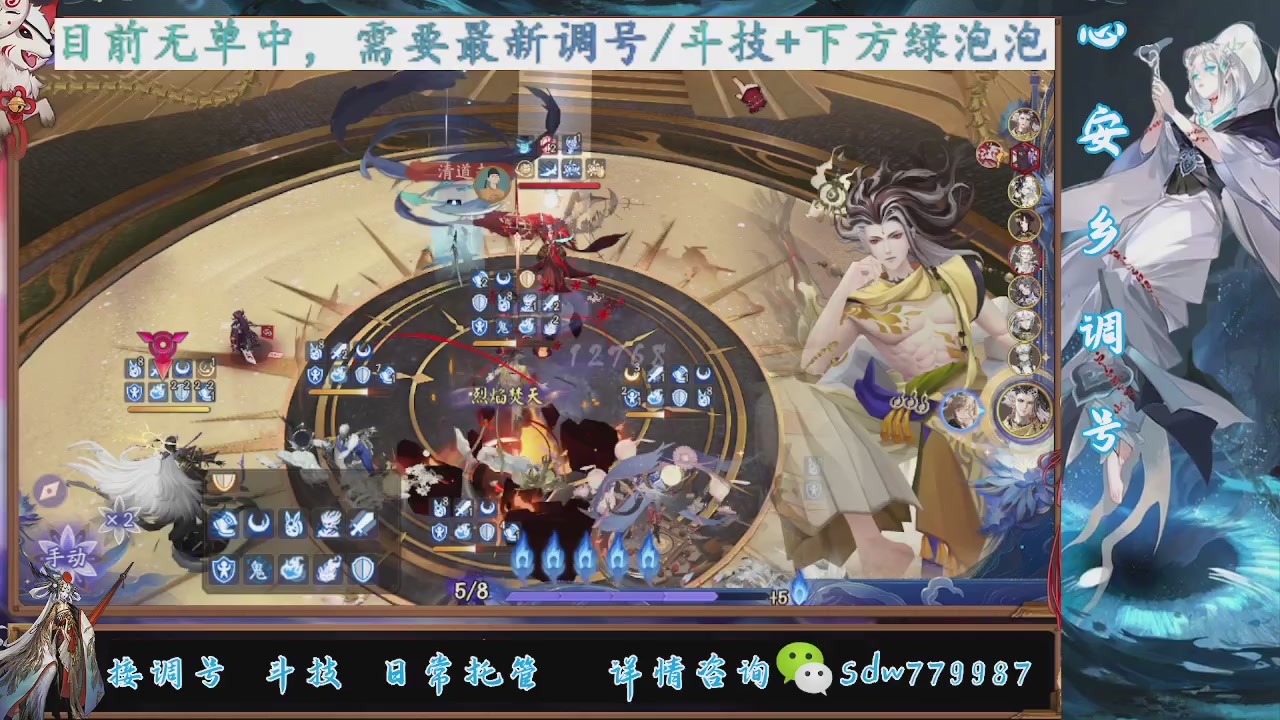
Task: Click the ghost character (鬼) buff icon
Action: (257, 567)
